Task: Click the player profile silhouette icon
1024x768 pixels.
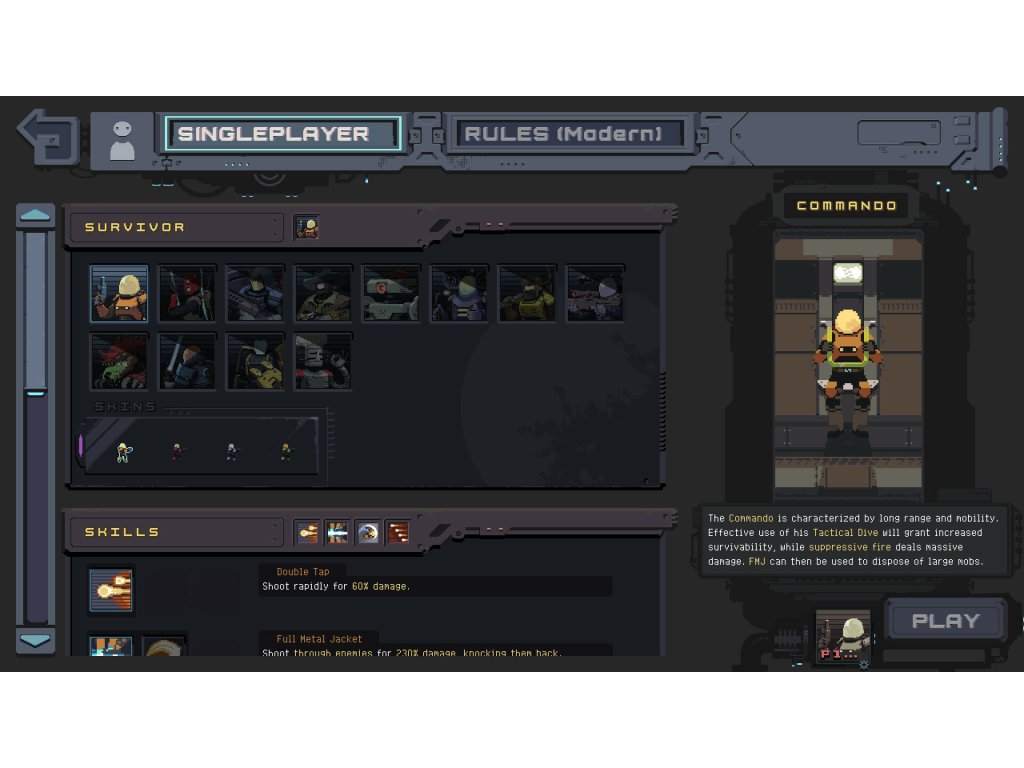Action: pyautogui.click(x=122, y=140)
